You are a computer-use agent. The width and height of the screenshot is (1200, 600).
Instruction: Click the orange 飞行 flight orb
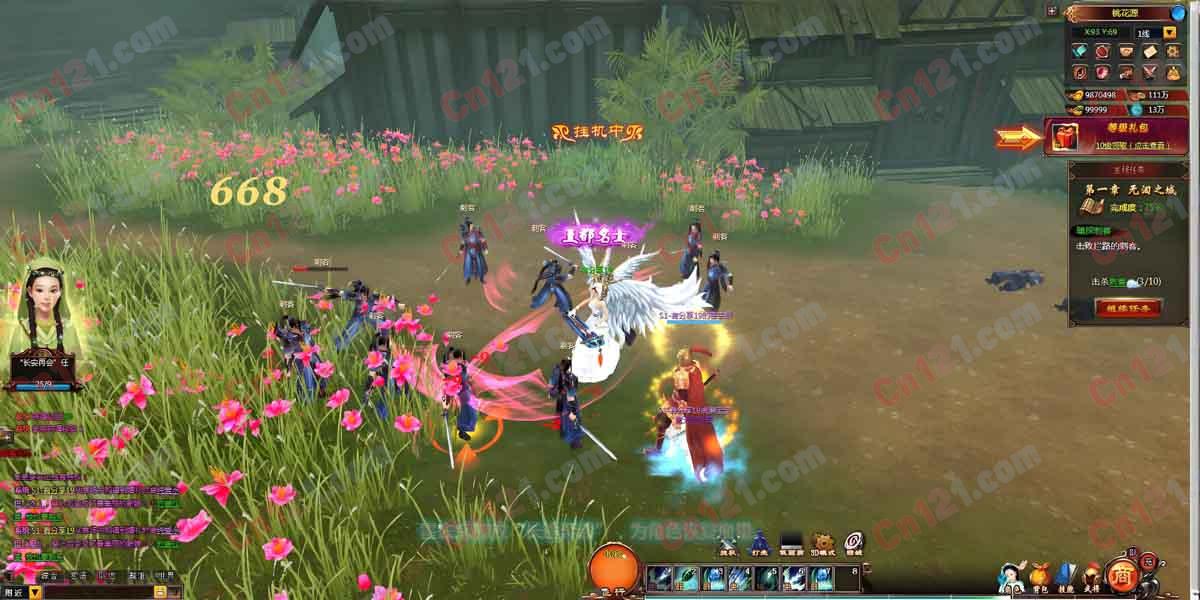coord(614,568)
